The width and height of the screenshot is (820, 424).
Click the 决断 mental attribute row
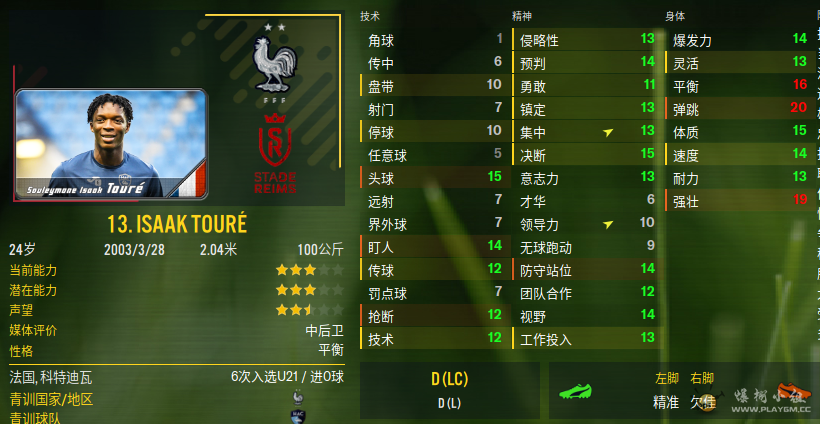[586, 154]
